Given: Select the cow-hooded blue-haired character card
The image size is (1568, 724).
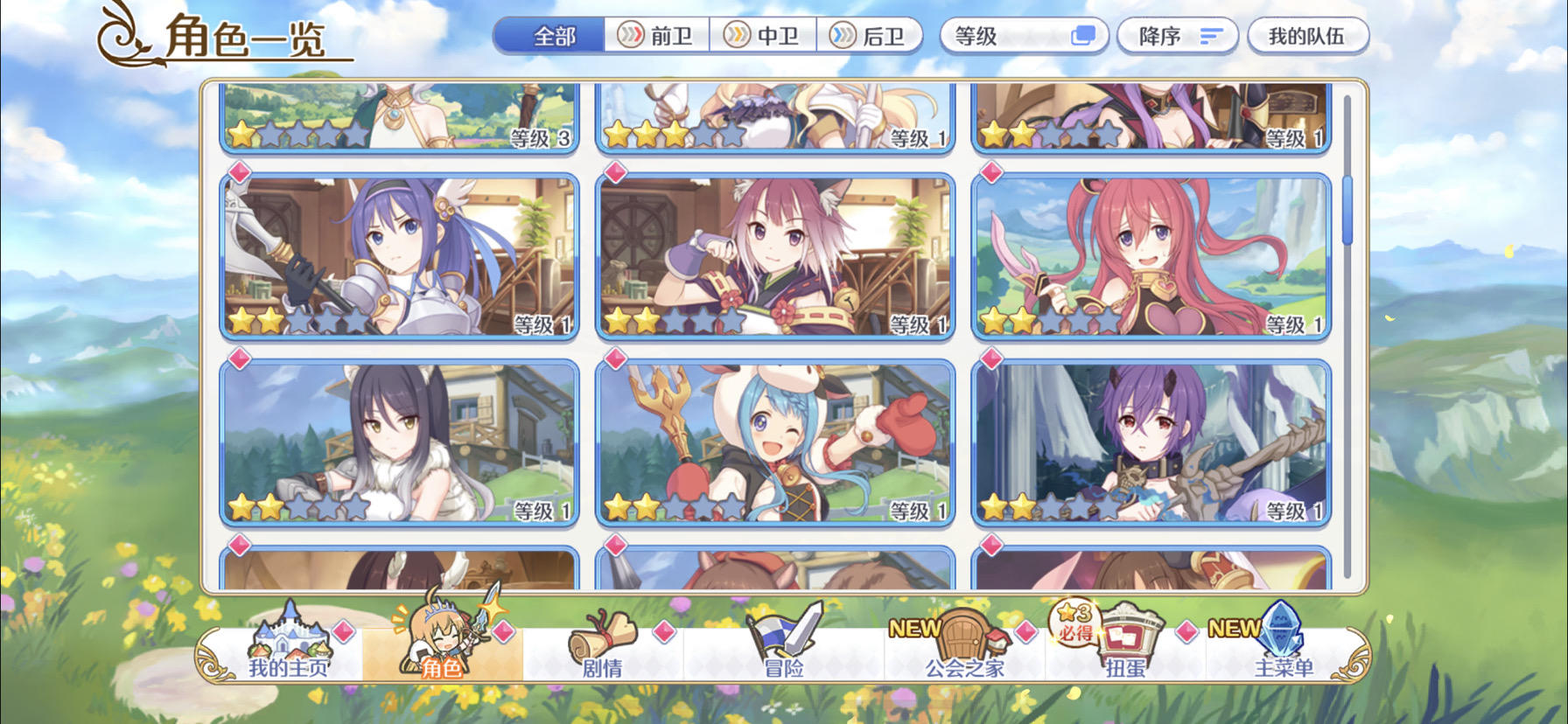Looking at the screenshot, I should [x=773, y=442].
